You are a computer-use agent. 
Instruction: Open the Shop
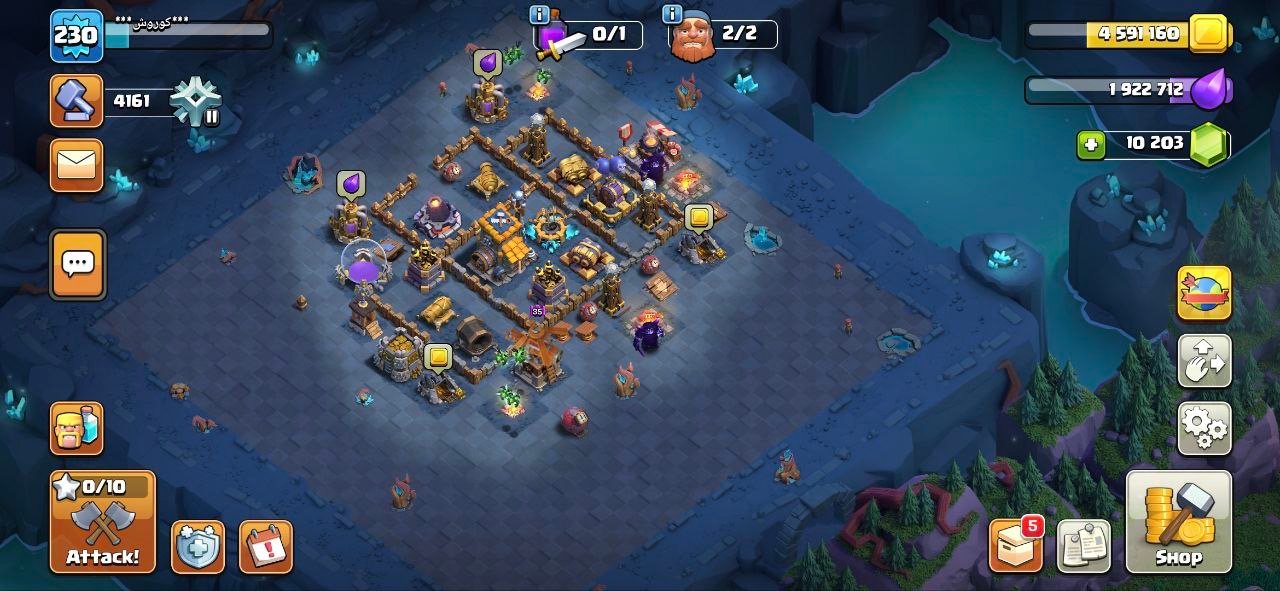click(x=1178, y=521)
